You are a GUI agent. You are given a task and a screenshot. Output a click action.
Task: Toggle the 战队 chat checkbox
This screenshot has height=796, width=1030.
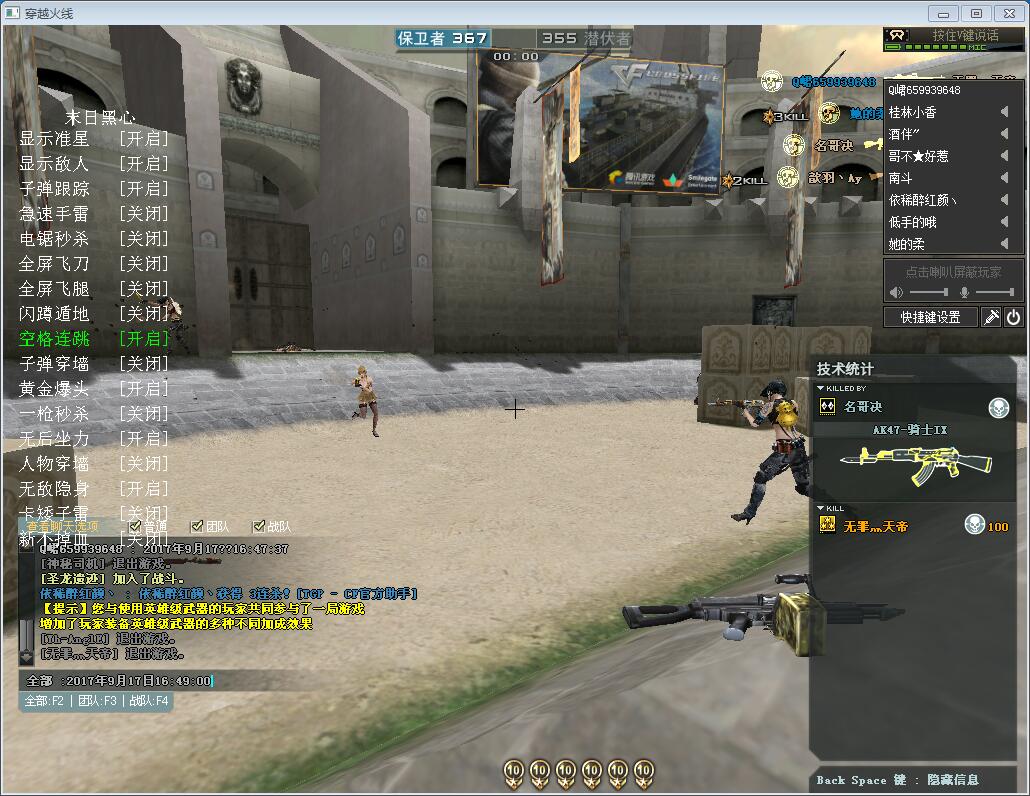(259, 526)
